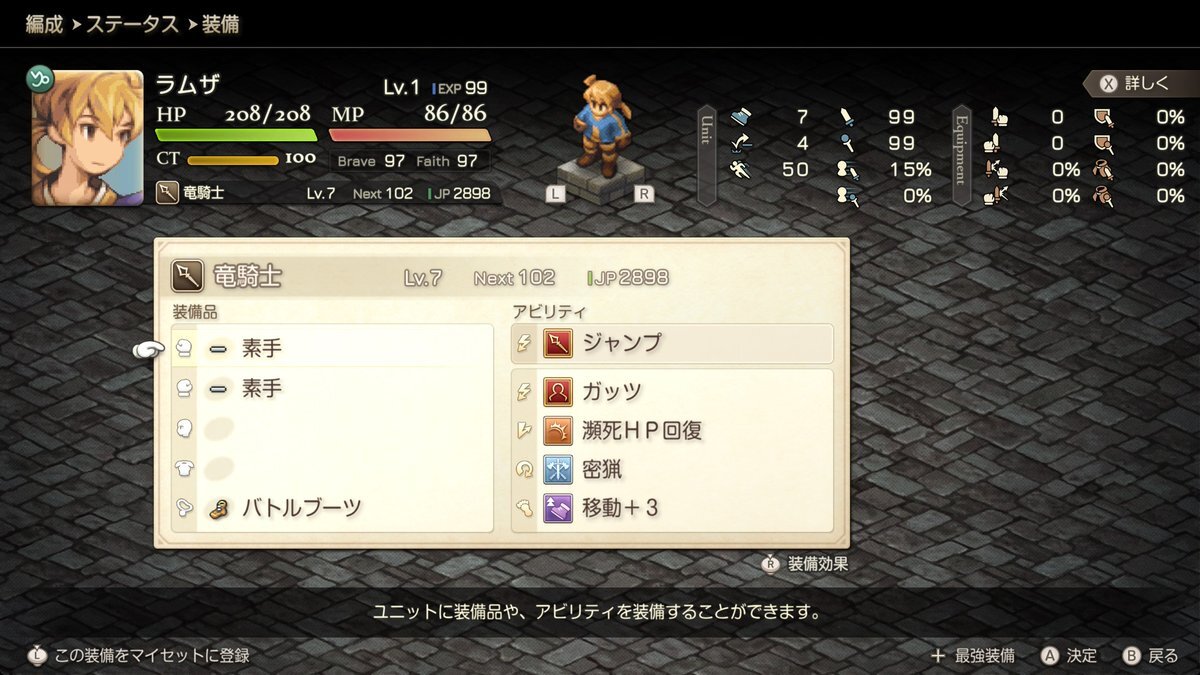Go to the 編成 breadcrumb
The image size is (1200, 675).
tap(44, 24)
